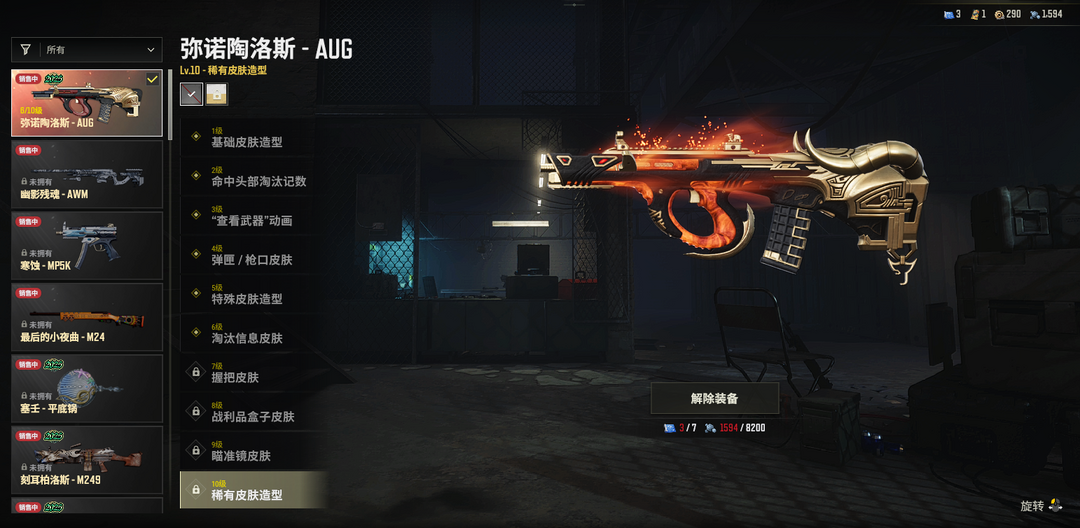Image resolution: width=1080 pixels, height=528 pixels.
Task: Select the 塞壬 - 平底锅 skin card
Action: pos(87,388)
